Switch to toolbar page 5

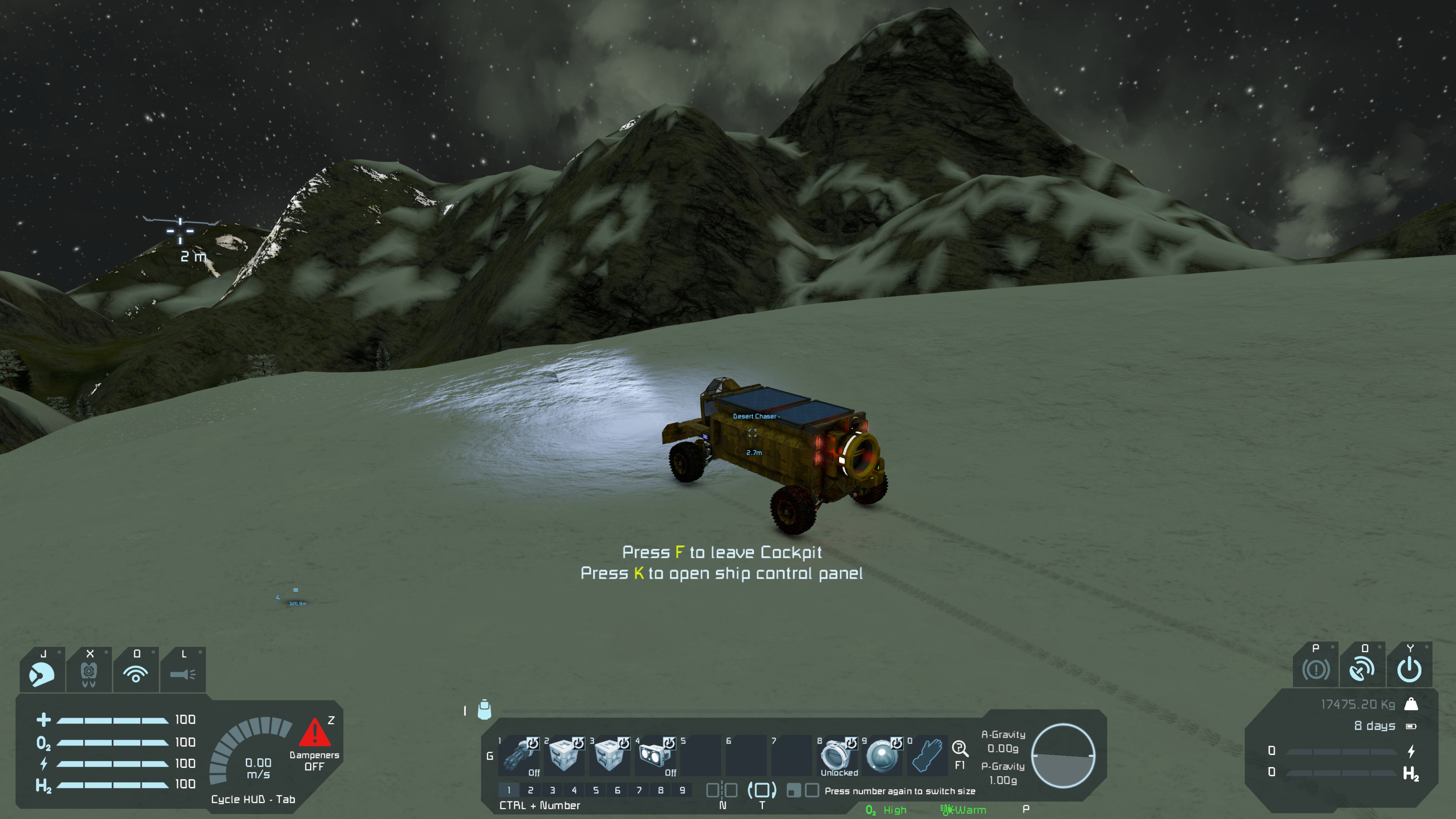pos(596,789)
